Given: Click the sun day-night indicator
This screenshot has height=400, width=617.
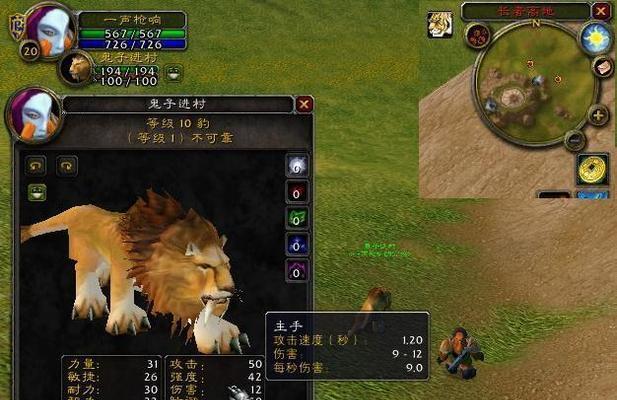Looking at the screenshot, I should click(x=598, y=38).
